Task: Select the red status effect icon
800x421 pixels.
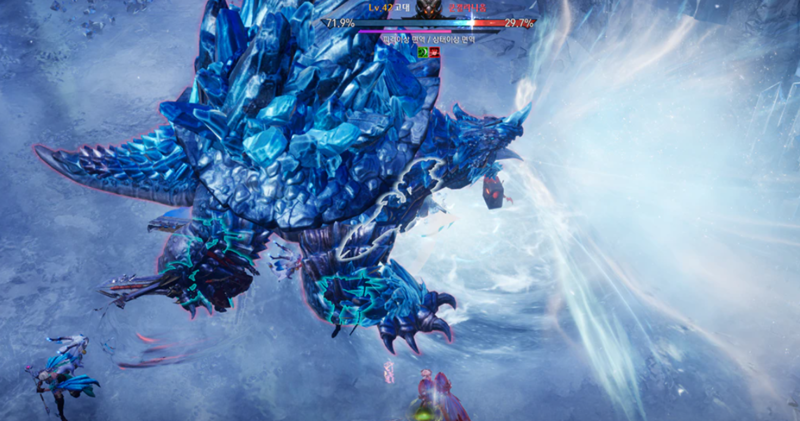Action: pos(435,51)
